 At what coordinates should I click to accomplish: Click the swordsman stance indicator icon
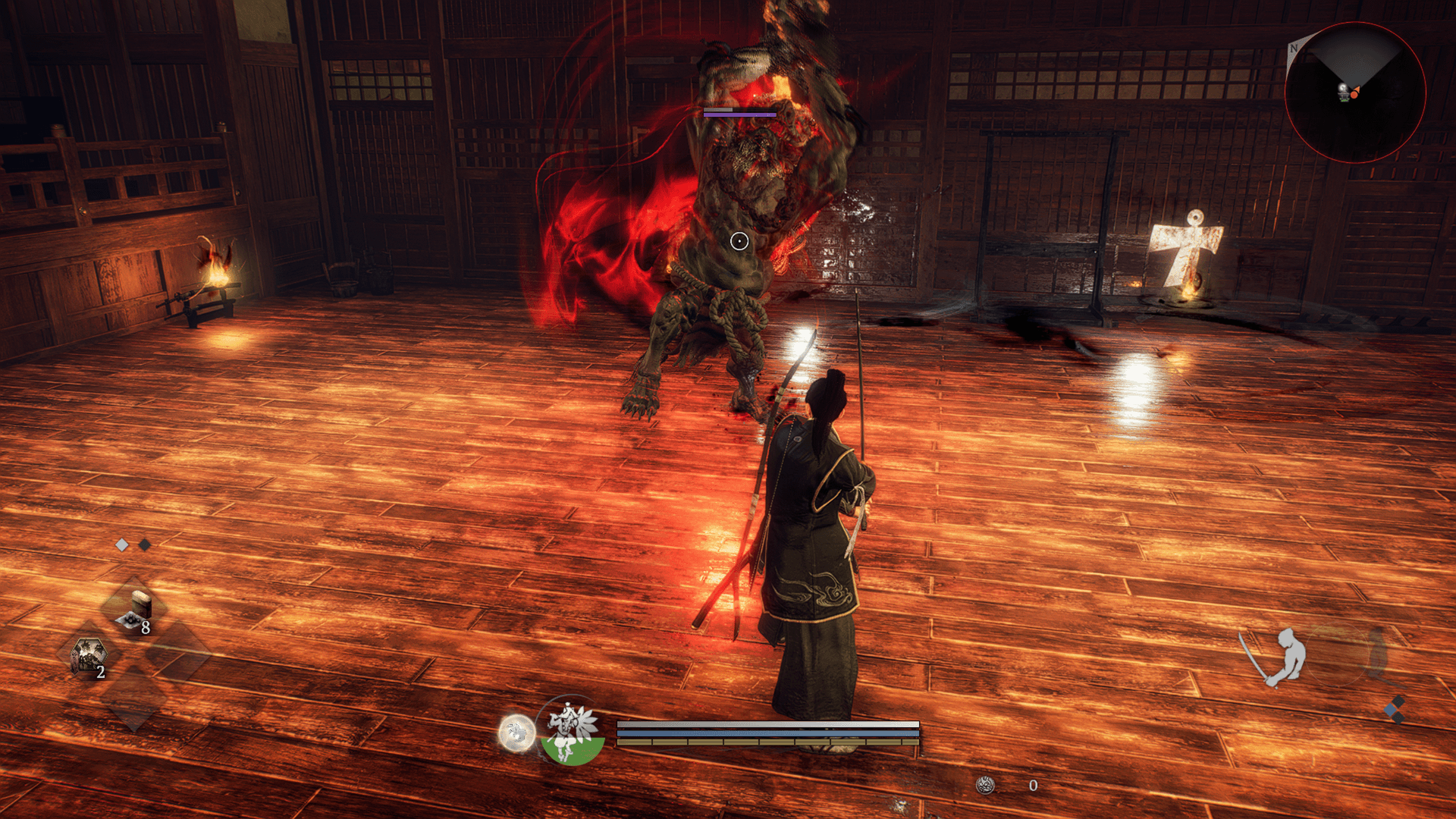tap(1276, 657)
